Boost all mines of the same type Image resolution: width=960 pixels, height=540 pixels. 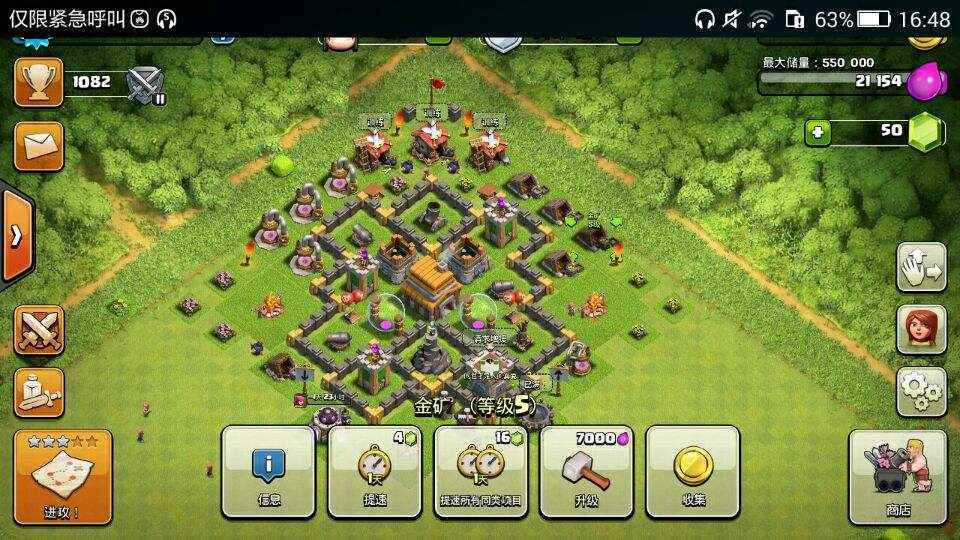coord(480,472)
